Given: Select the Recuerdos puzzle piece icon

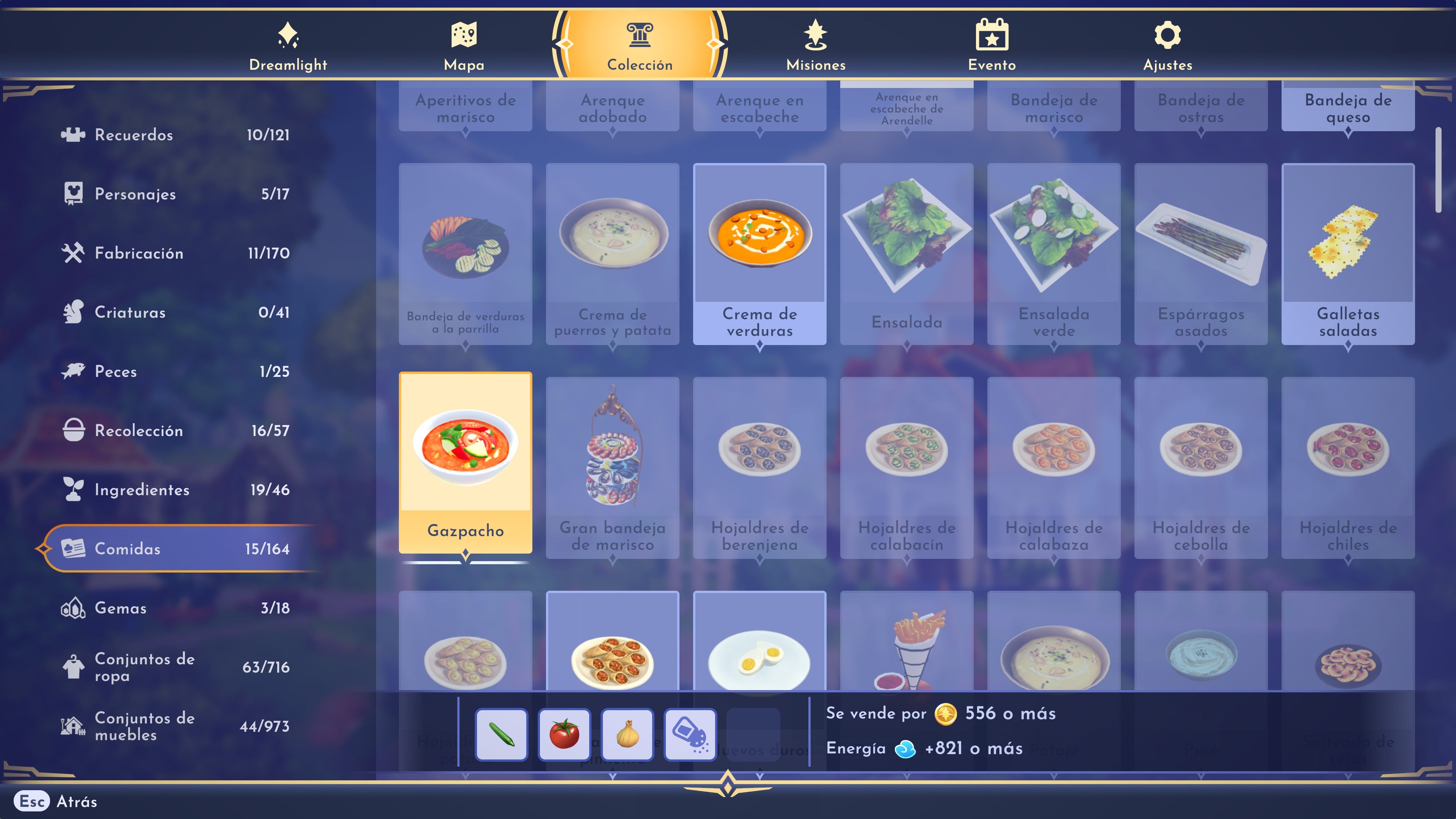Looking at the screenshot, I should 73,135.
